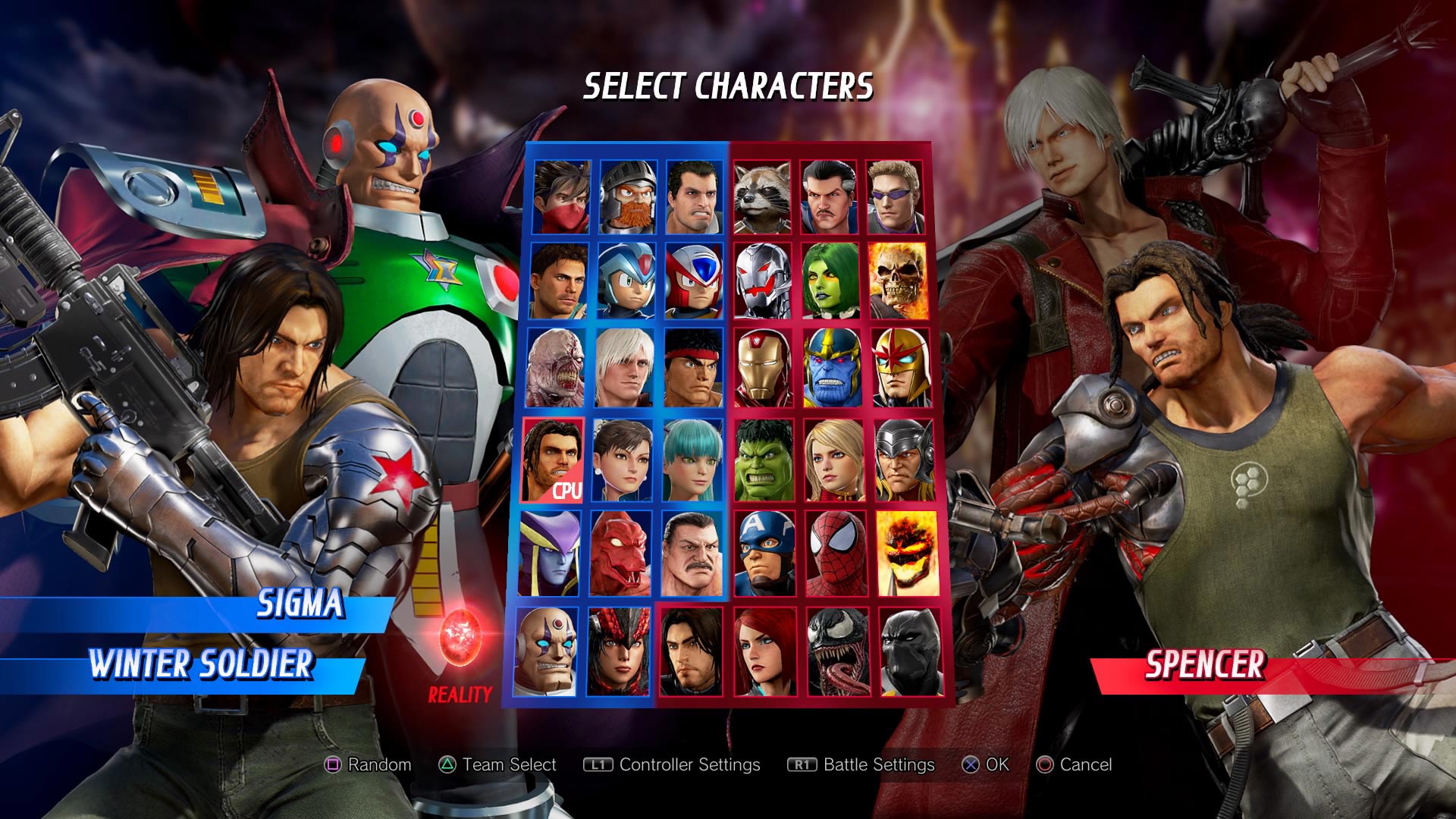Image resolution: width=1456 pixels, height=819 pixels.
Task: Choose Mega Man X portrait
Action: (626, 281)
